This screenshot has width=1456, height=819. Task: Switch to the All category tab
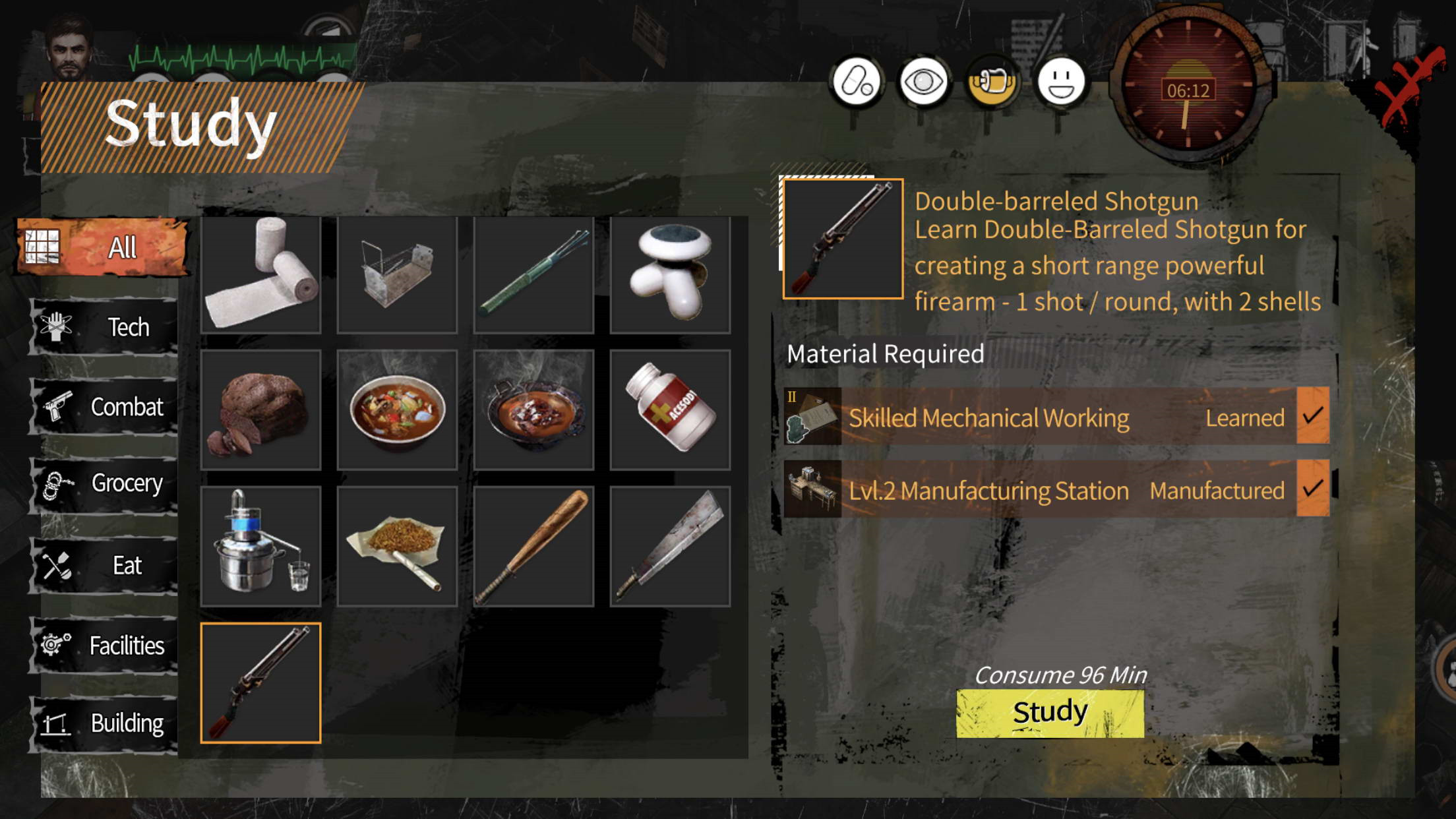tap(104, 247)
